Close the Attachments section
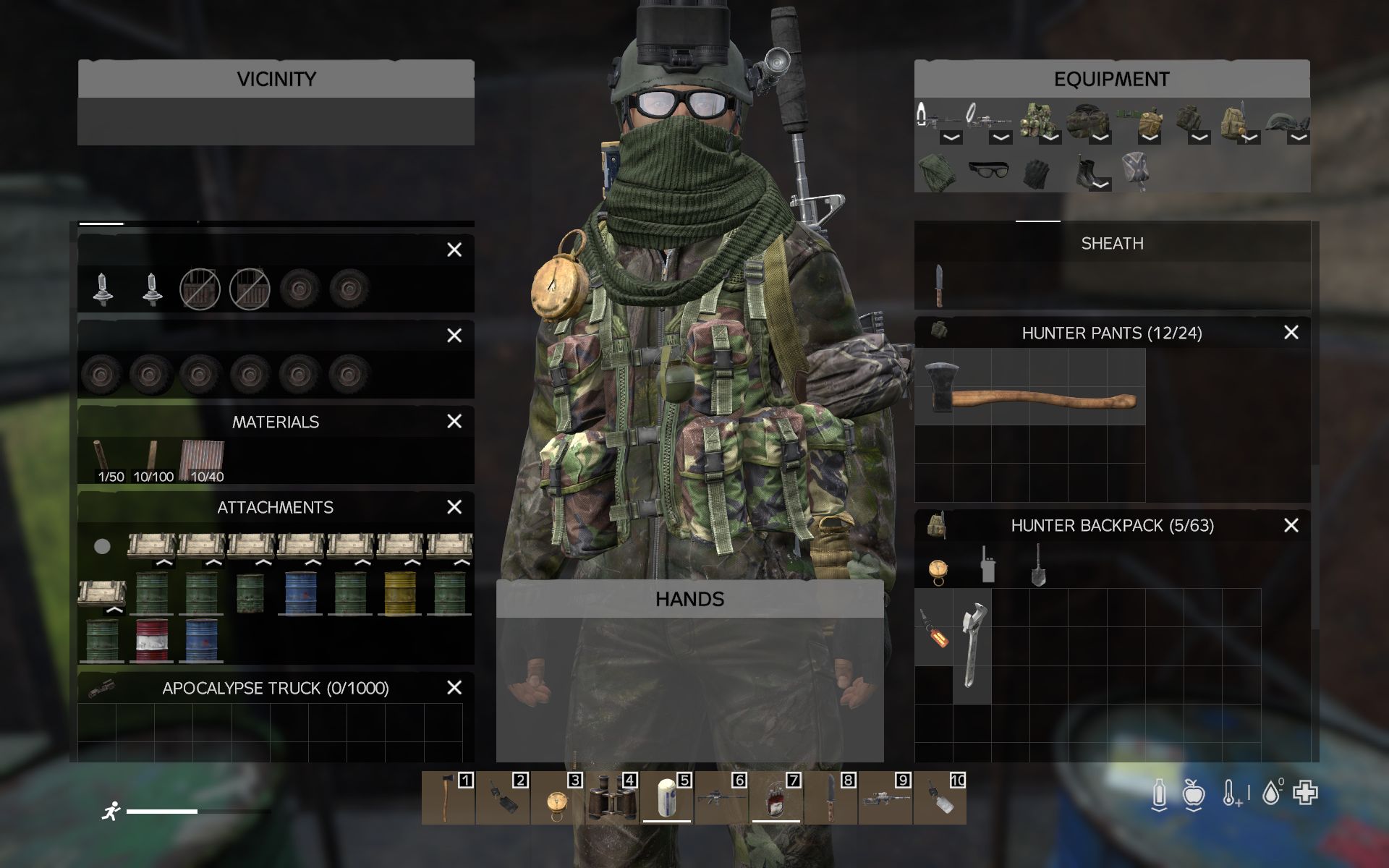1389x868 pixels. click(454, 507)
